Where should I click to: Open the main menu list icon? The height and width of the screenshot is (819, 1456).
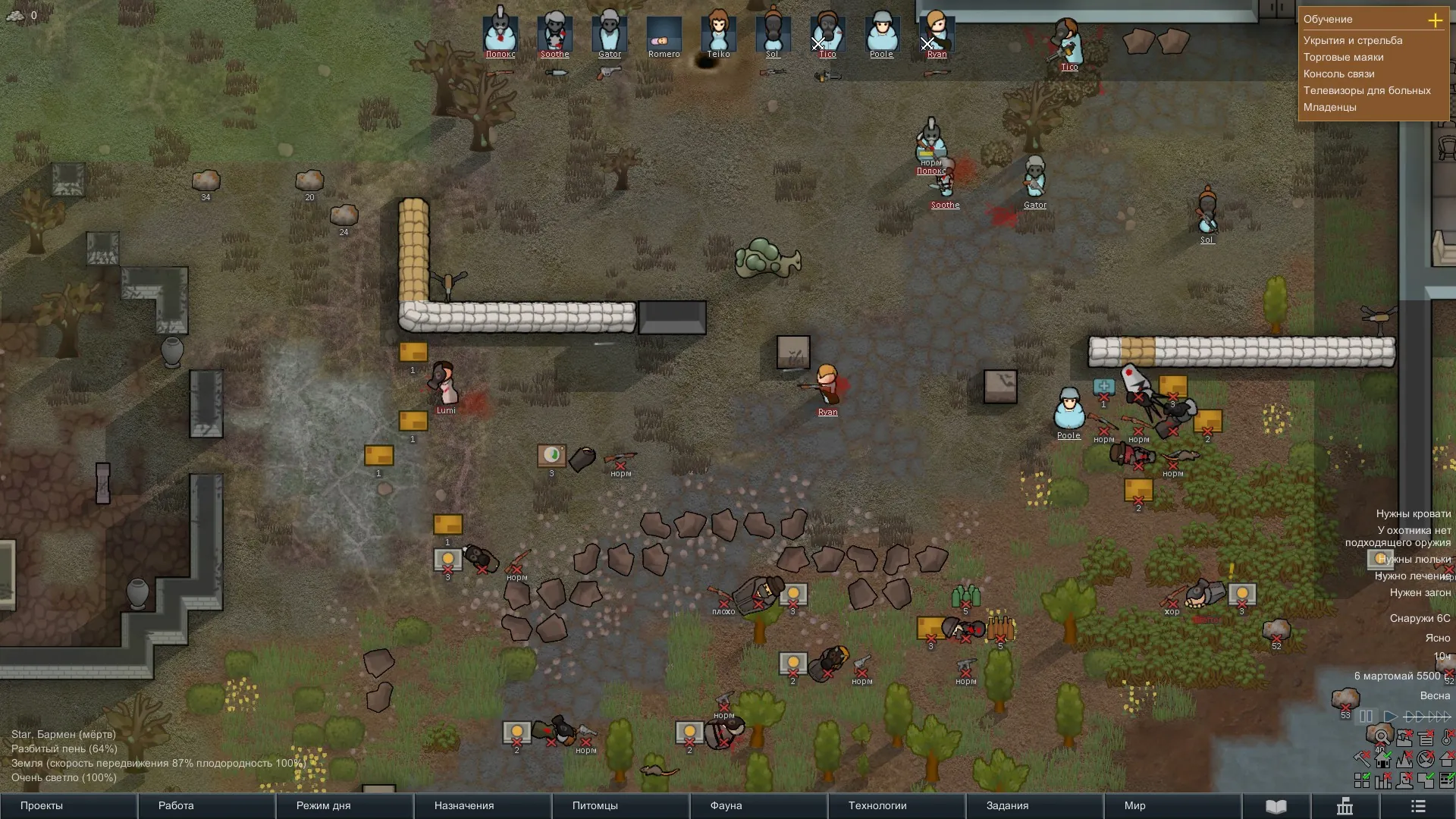pos(1418,806)
